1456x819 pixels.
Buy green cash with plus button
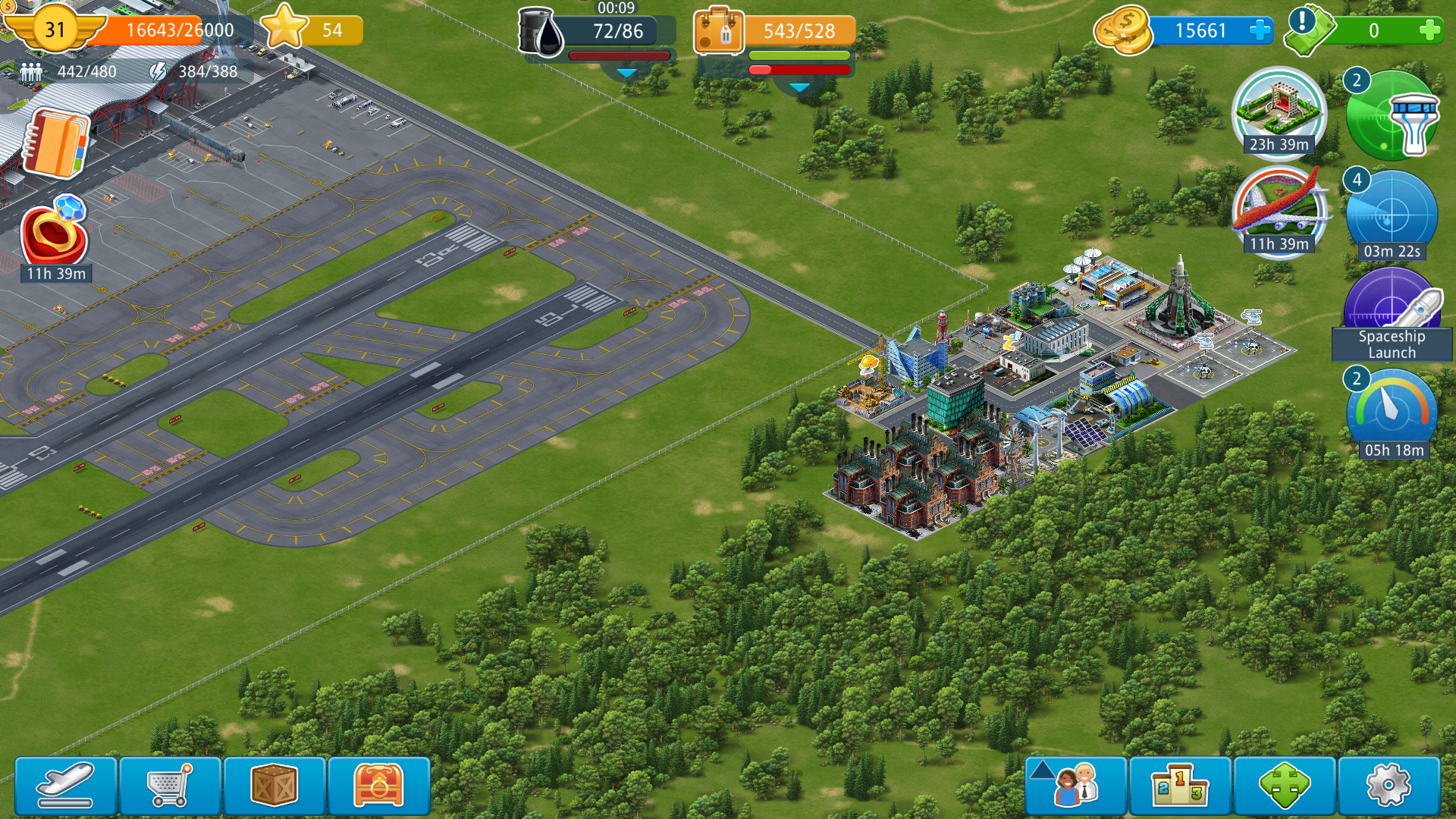coord(1429,31)
